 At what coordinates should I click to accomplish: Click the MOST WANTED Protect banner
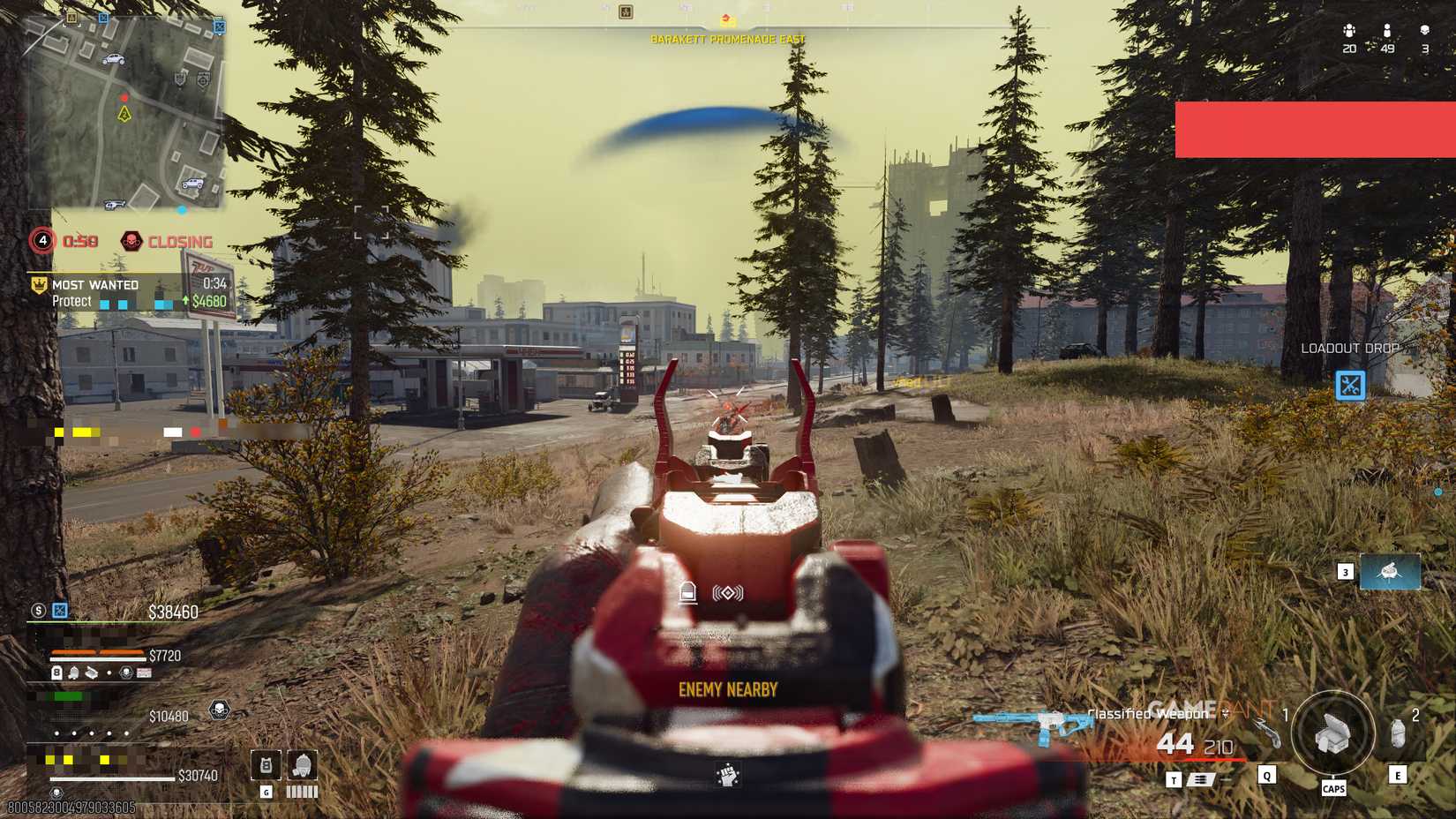tap(97, 292)
